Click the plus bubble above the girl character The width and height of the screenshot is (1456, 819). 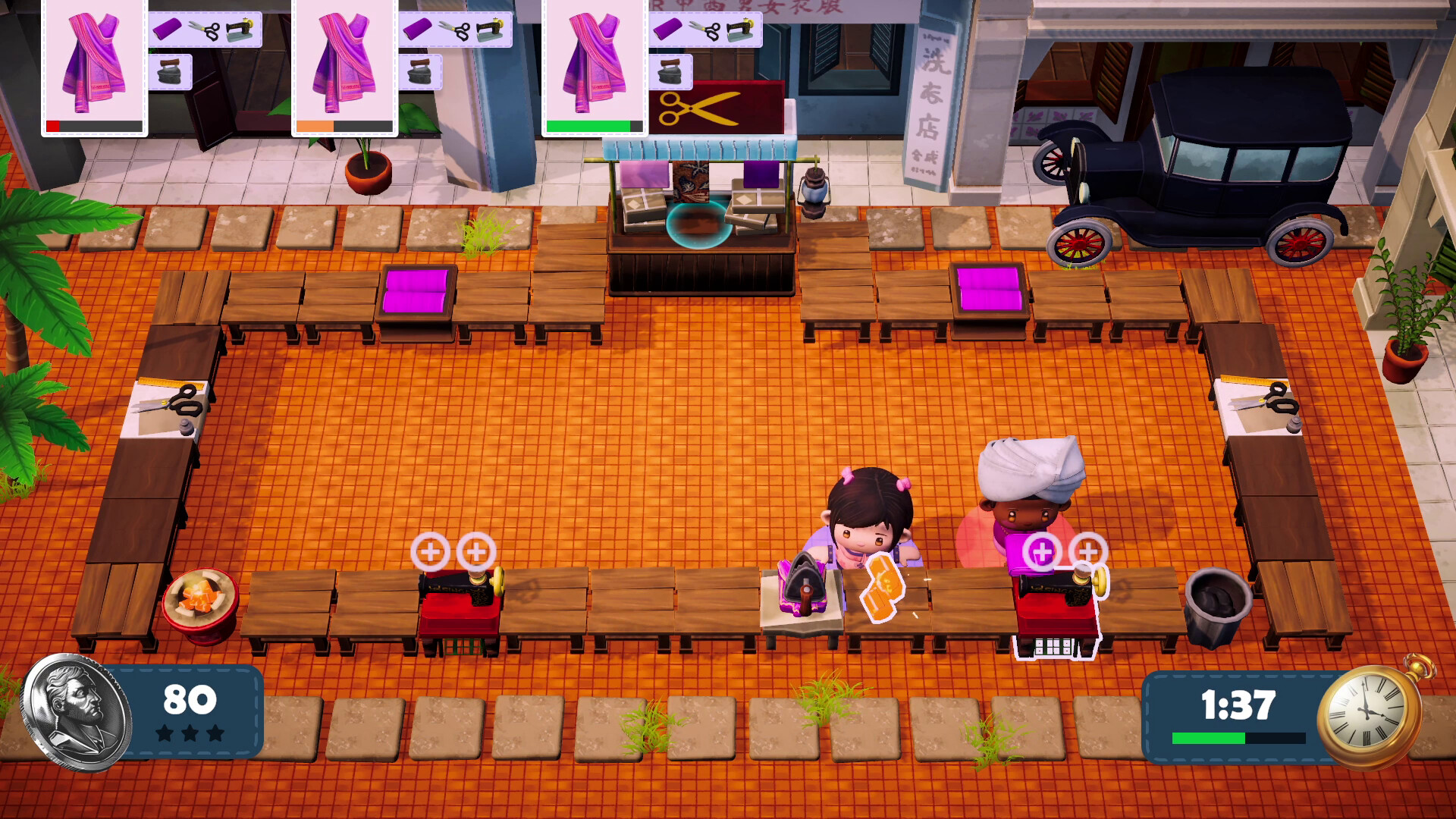pos(432,551)
